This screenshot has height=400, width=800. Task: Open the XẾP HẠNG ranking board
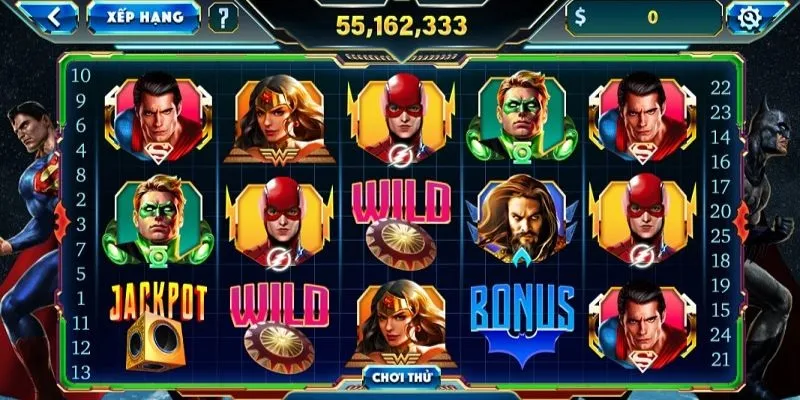[x=143, y=17]
